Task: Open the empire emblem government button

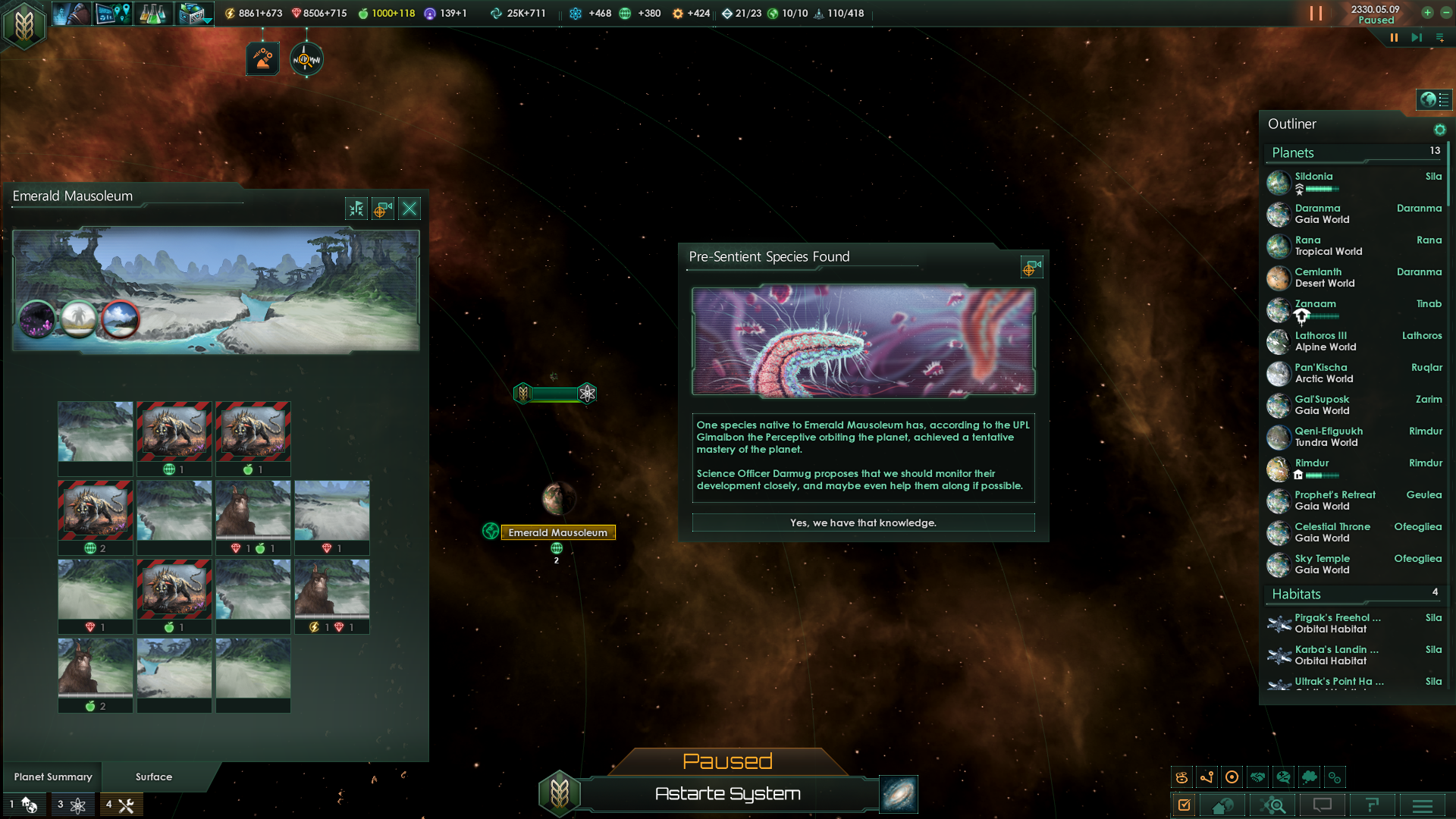Action: [24, 24]
